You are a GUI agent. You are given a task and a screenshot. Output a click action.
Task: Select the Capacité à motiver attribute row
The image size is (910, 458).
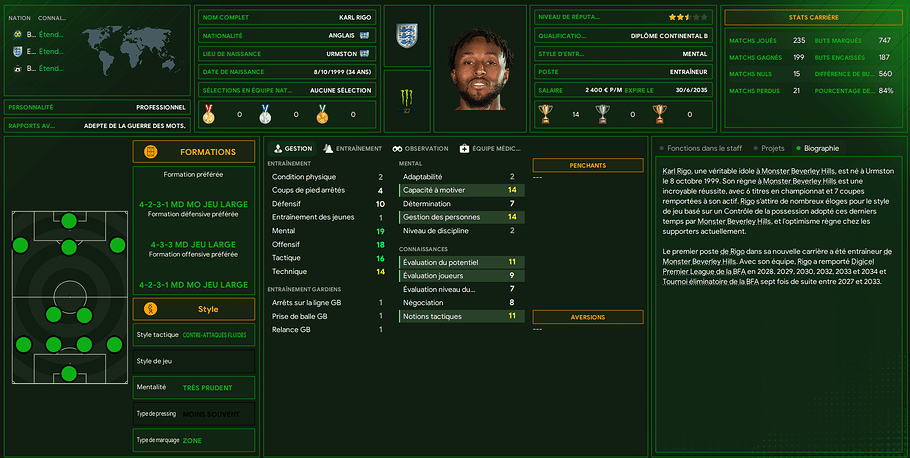pos(459,190)
